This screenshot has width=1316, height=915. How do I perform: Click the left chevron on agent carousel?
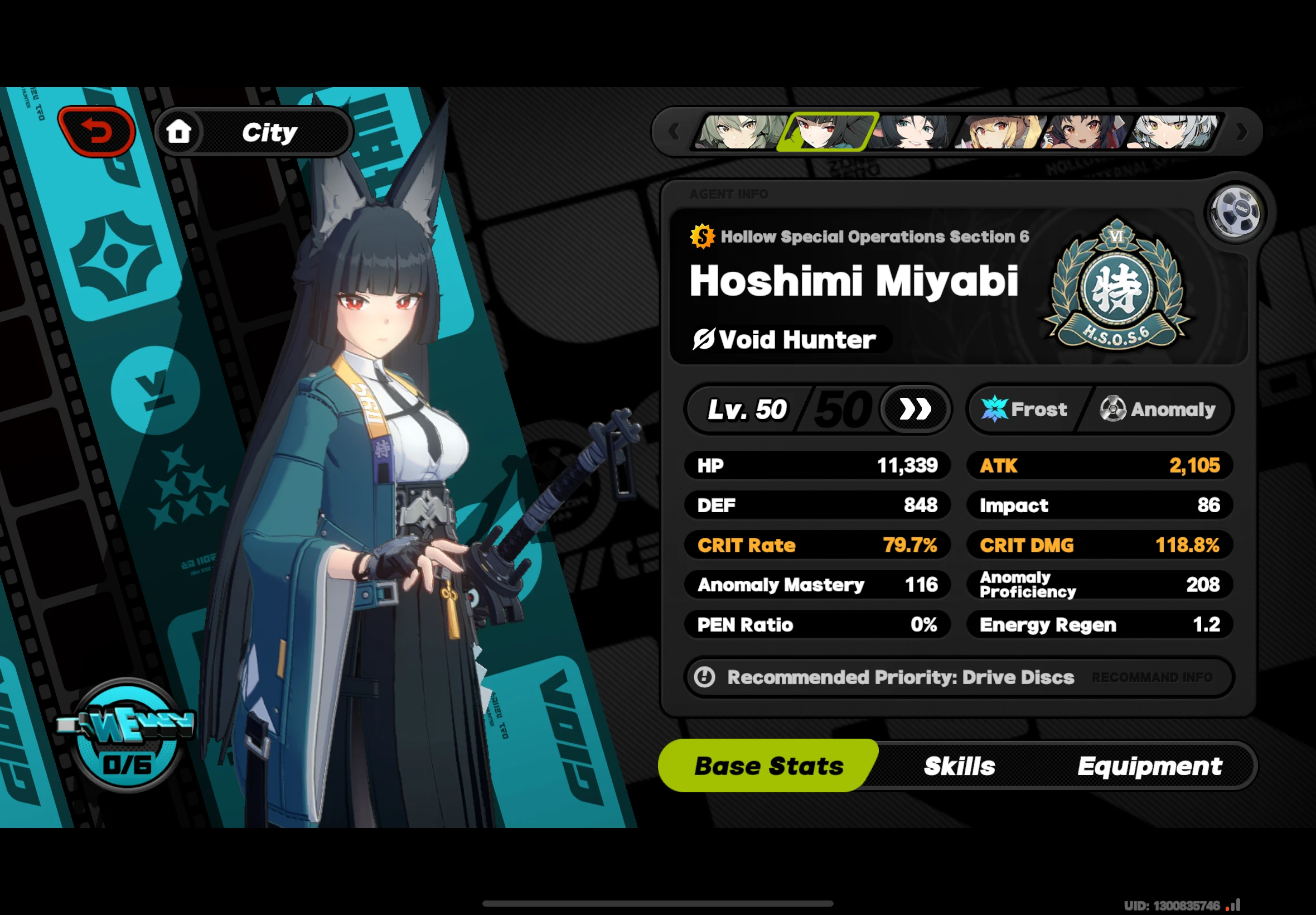point(674,131)
